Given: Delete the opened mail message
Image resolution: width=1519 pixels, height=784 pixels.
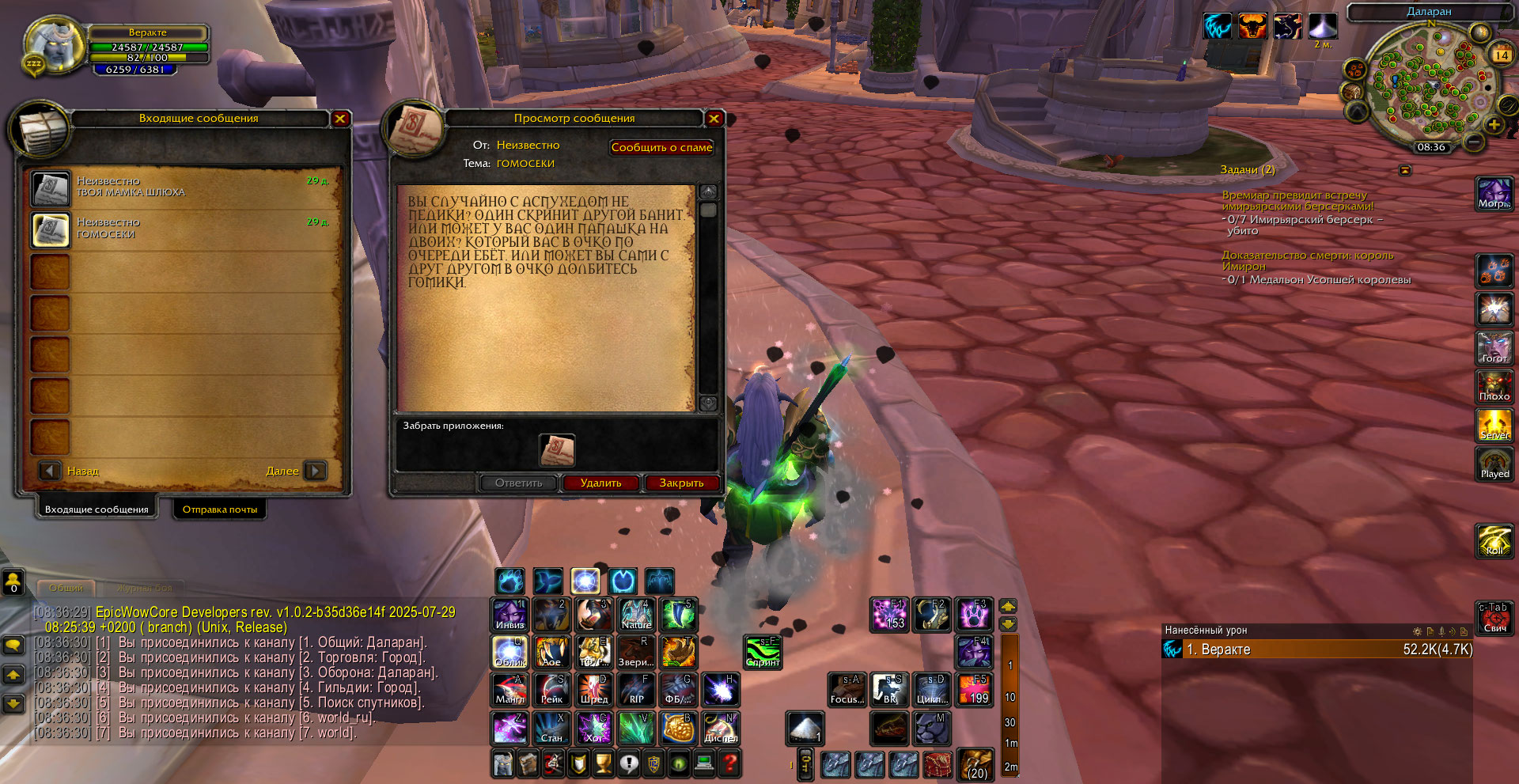Looking at the screenshot, I should pos(600,483).
